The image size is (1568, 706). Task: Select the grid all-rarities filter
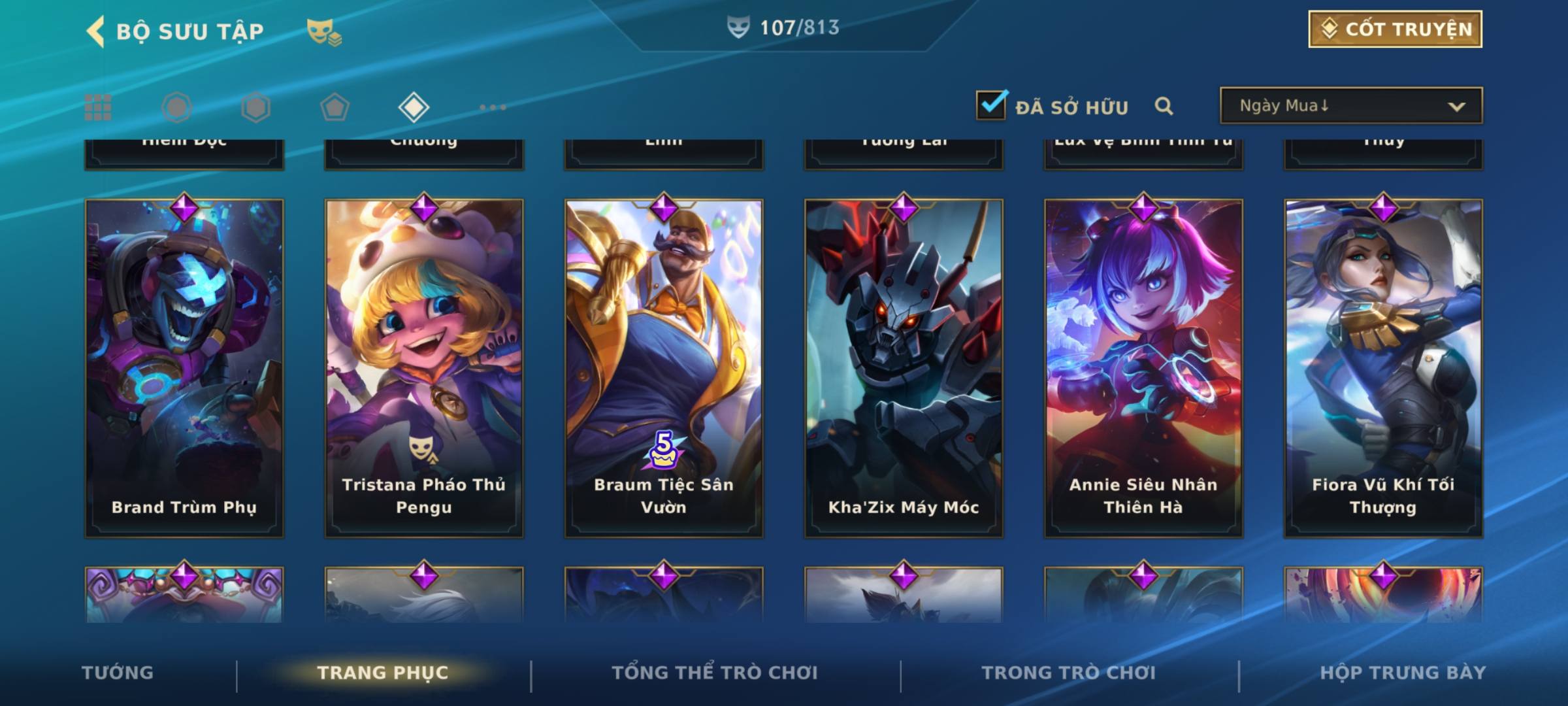pyautogui.click(x=98, y=107)
